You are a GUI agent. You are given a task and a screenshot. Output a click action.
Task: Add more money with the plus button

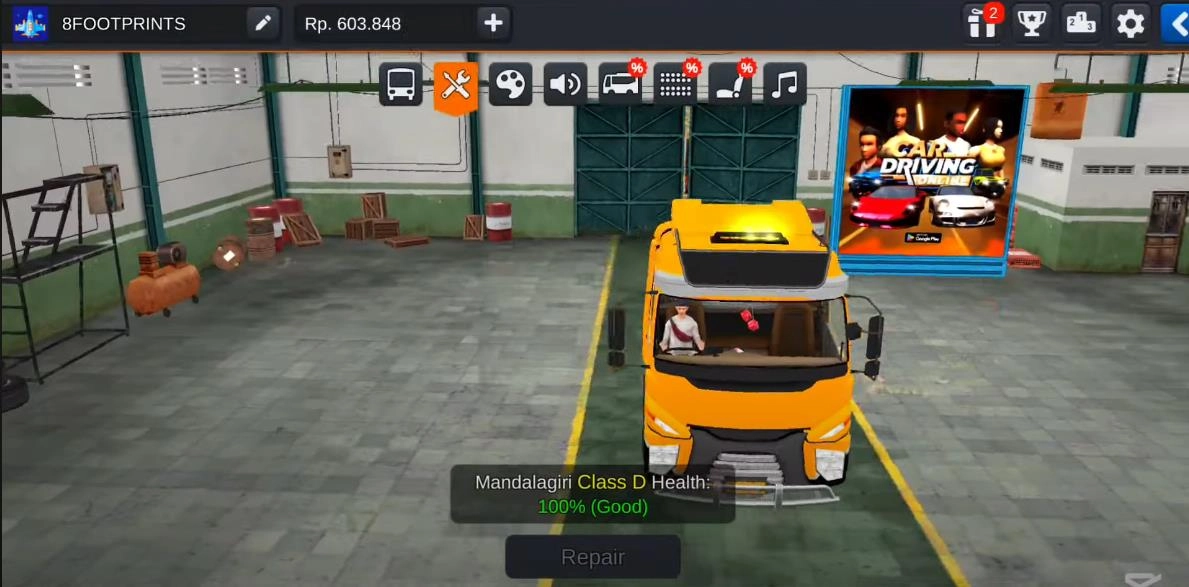[x=493, y=23]
